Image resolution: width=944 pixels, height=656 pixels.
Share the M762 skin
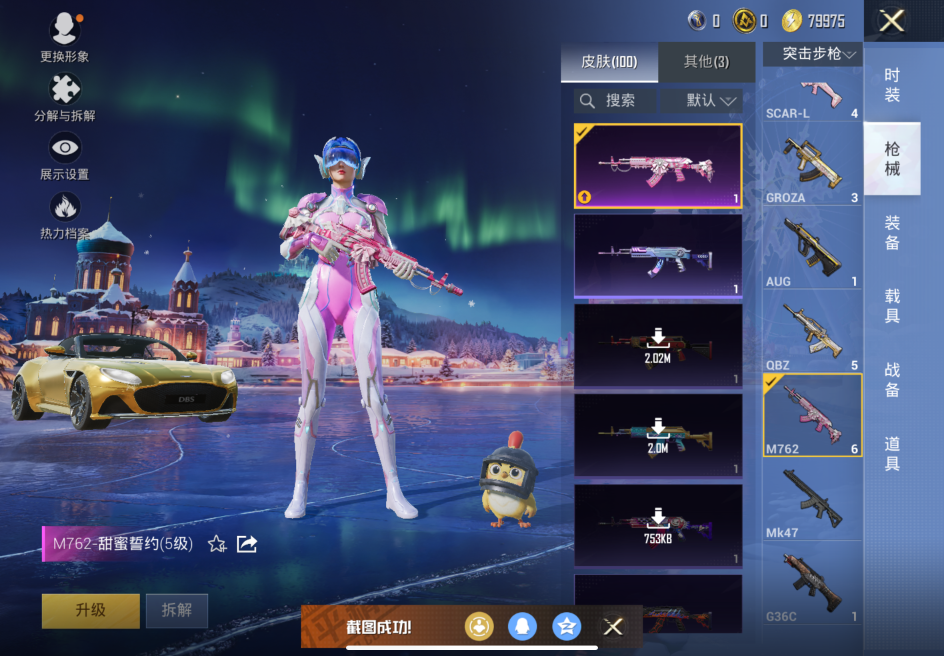(x=247, y=544)
